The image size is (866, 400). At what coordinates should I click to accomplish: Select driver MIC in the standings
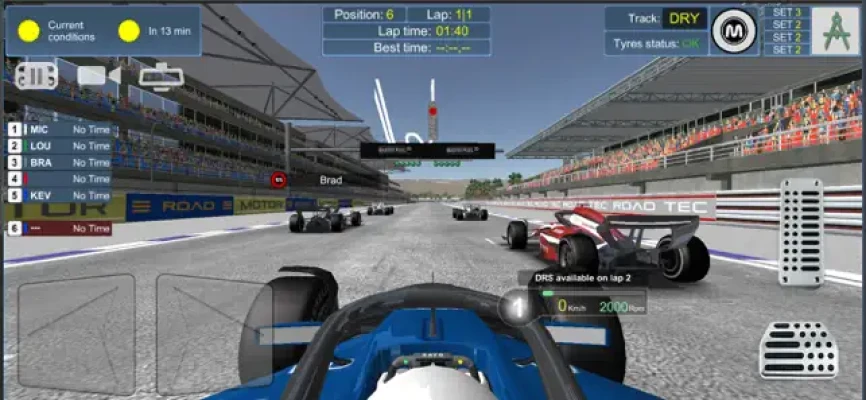click(x=59, y=129)
